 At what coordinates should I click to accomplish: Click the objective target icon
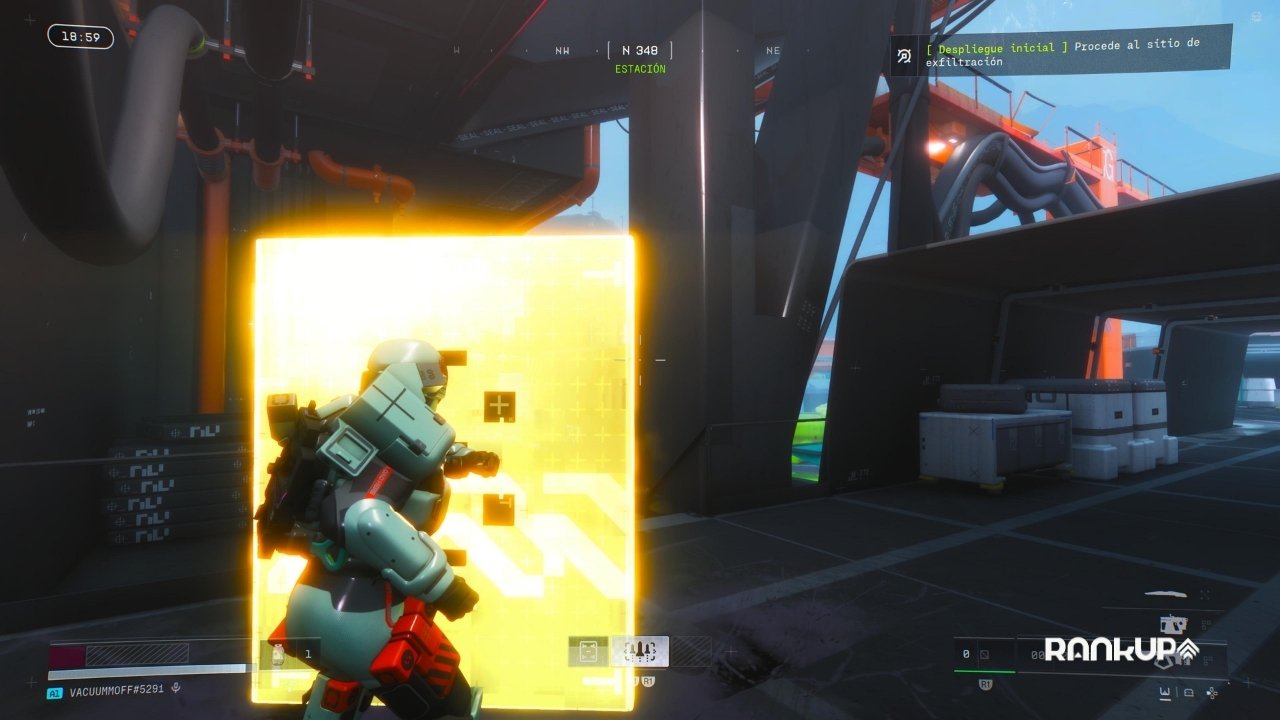904,56
